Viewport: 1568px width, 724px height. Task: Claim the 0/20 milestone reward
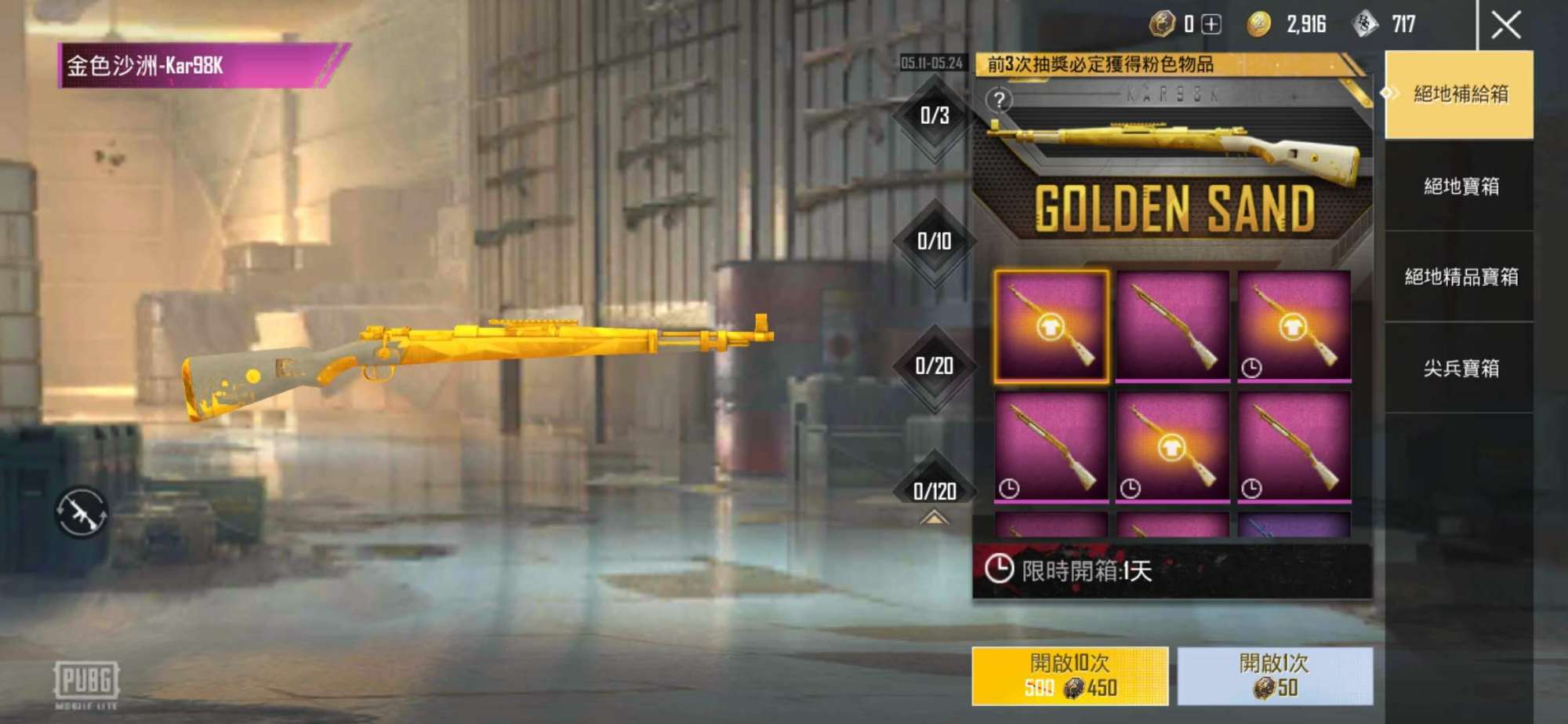(x=935, y=366)
